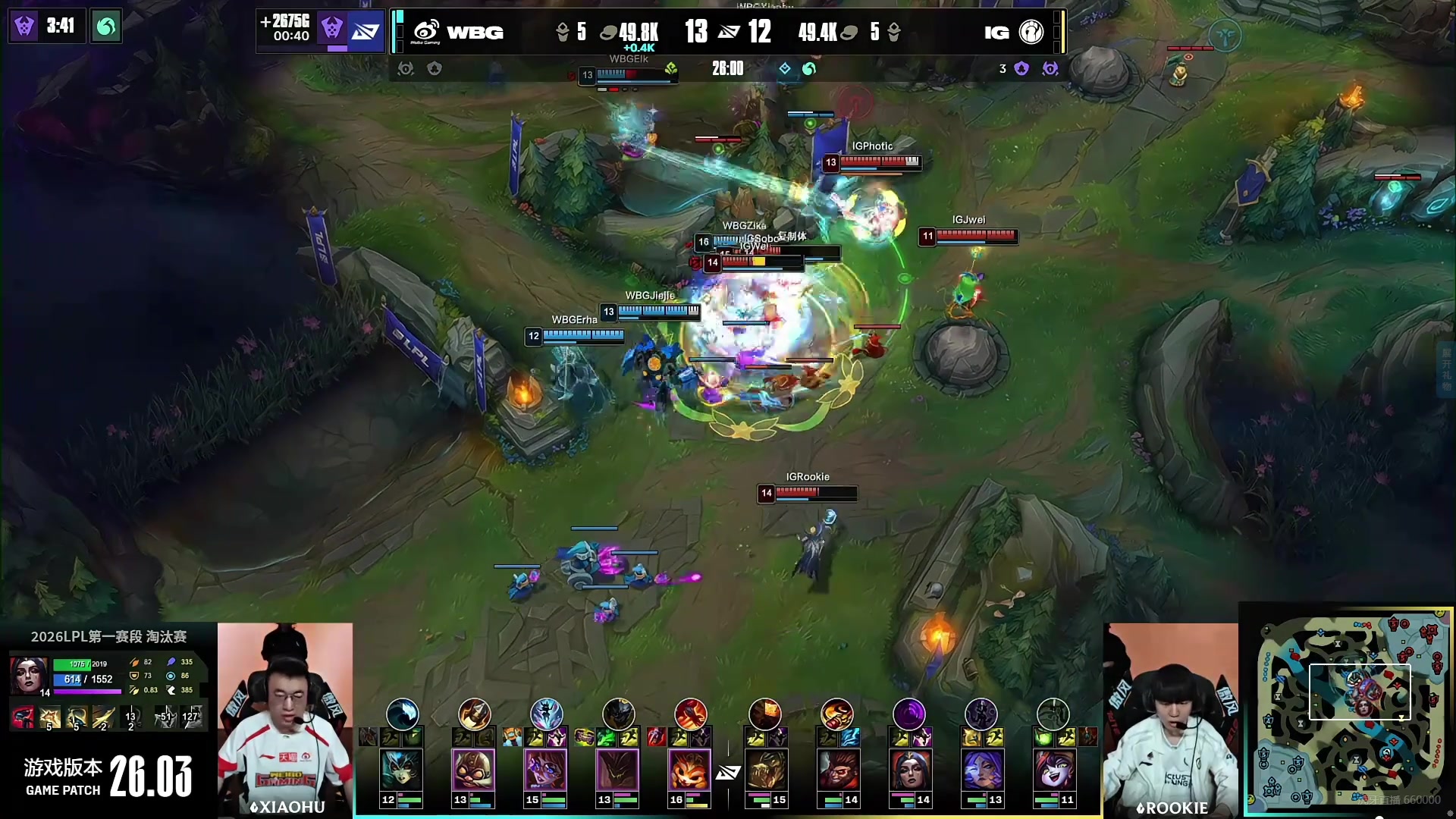
Task: Open the ROOKIE player camera
Action: [1171, 719]
